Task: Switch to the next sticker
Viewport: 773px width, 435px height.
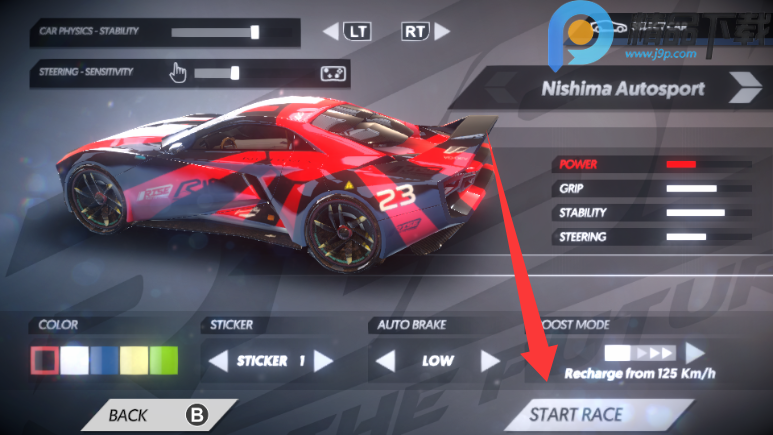Action: point(322,361)
